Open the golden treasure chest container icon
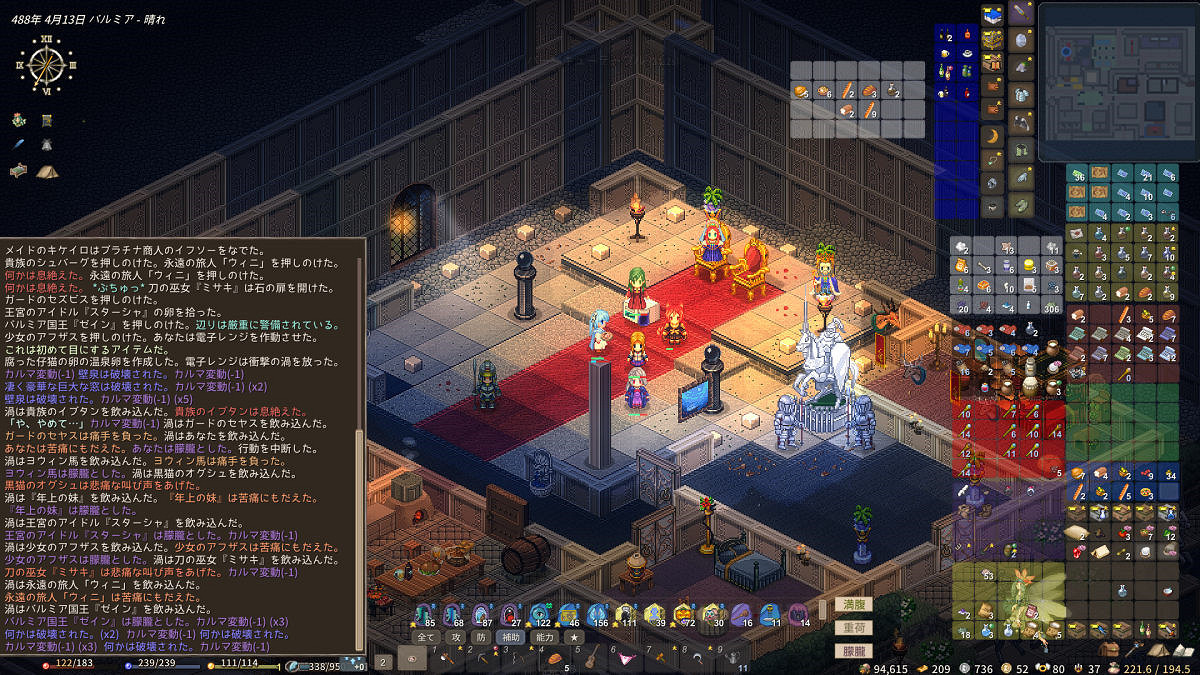The image size is (1200, 675). 993,38
